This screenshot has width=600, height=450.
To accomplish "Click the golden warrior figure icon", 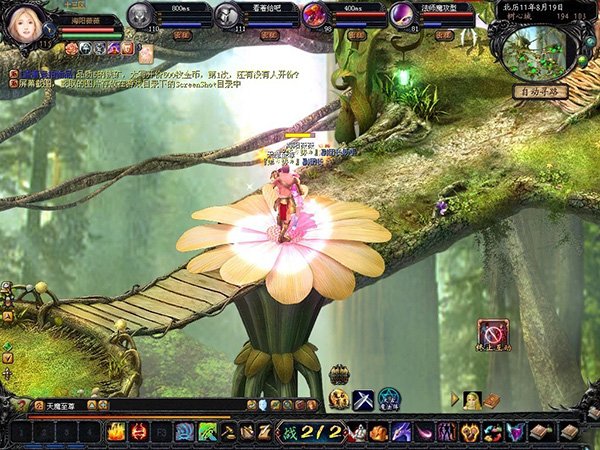I will click(x=339, y=399).
